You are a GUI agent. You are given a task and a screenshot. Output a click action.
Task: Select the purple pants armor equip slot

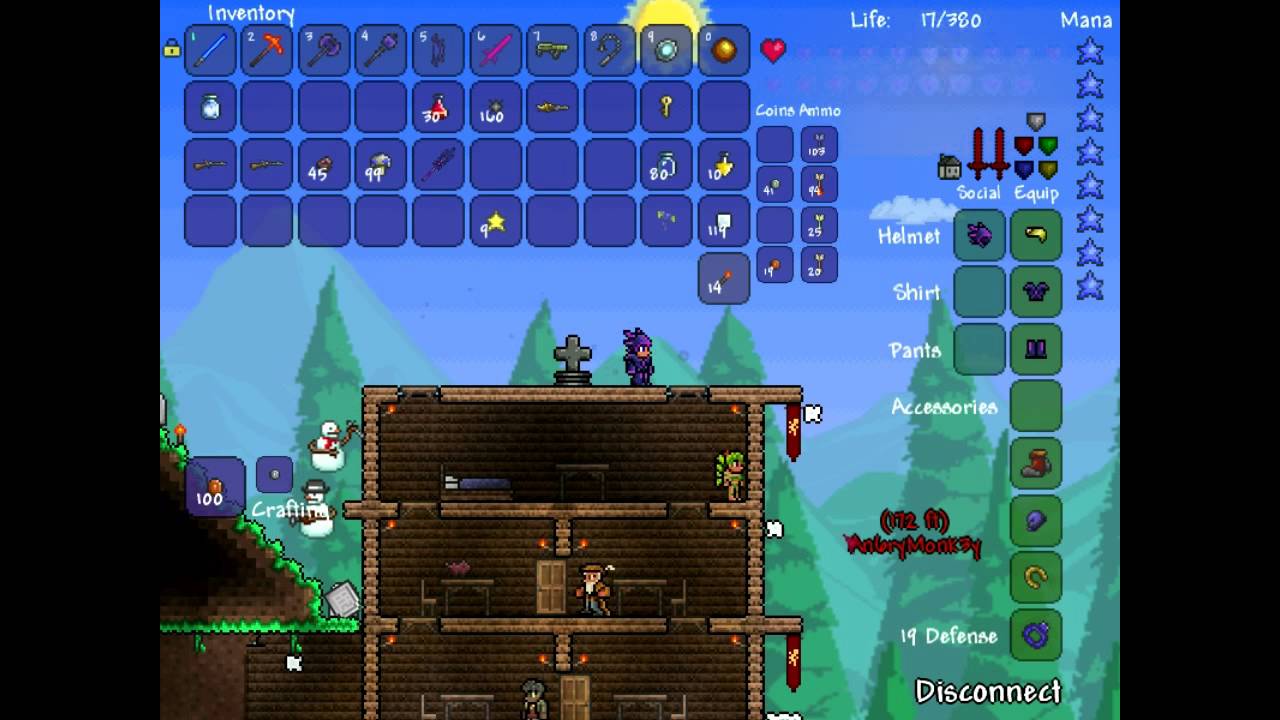pyautogui.click(x=1036, y=349)
